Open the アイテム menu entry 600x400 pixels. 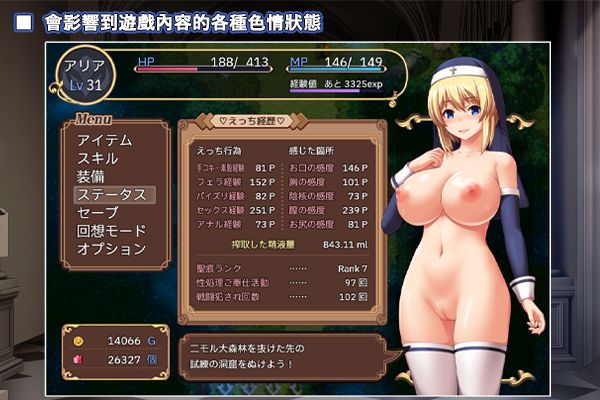104,140
